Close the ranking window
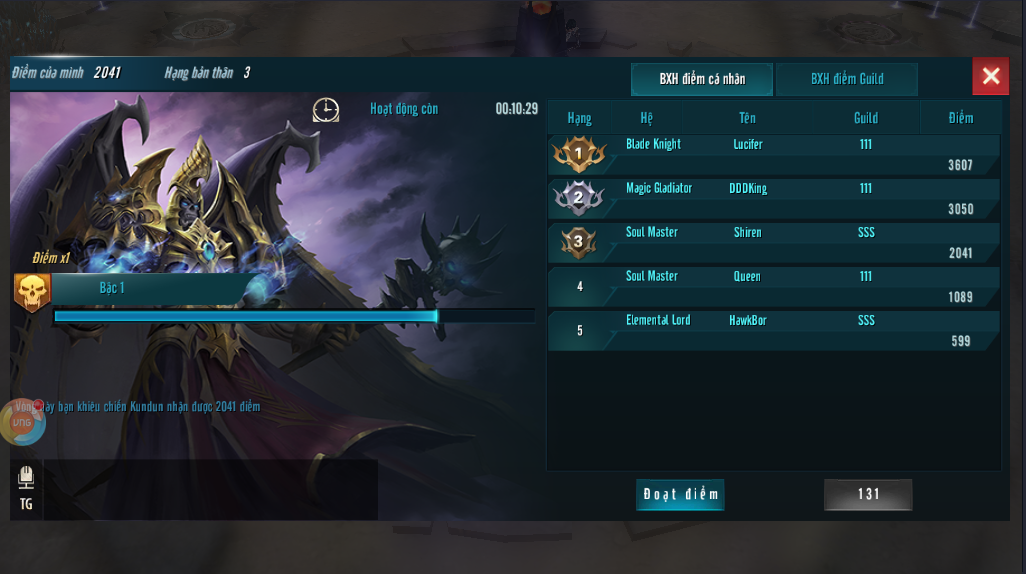Screen dimensions: 1026x574 990,77
